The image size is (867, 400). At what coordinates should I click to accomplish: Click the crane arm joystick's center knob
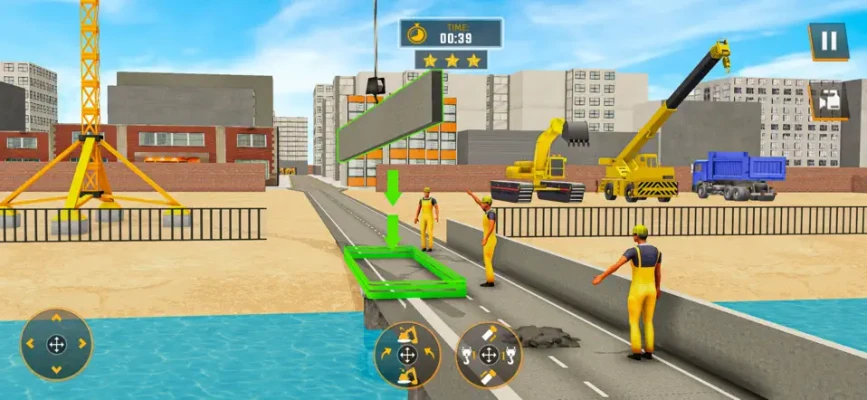tap(407, 355)
